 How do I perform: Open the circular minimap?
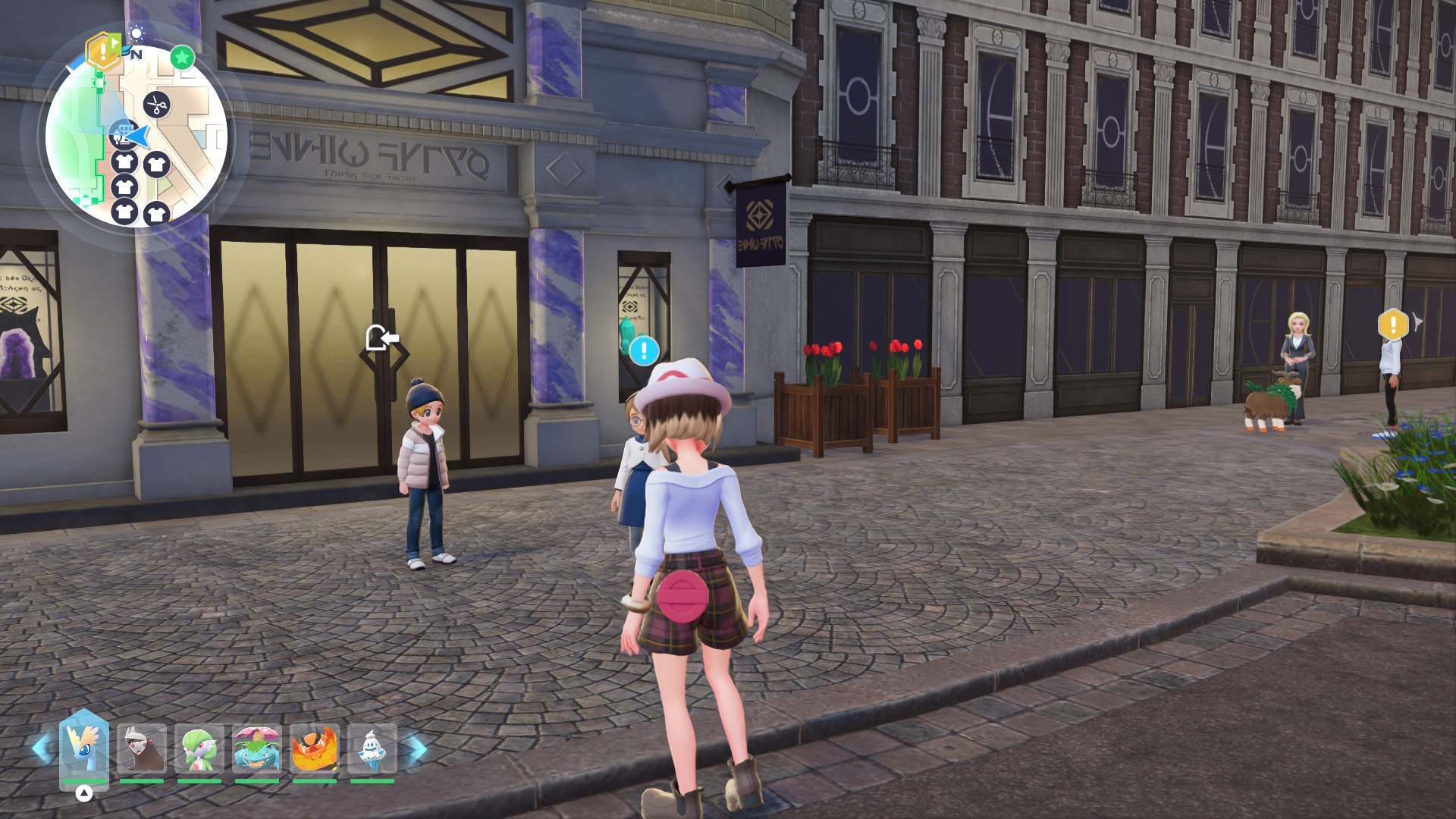[x=136, y=136]
